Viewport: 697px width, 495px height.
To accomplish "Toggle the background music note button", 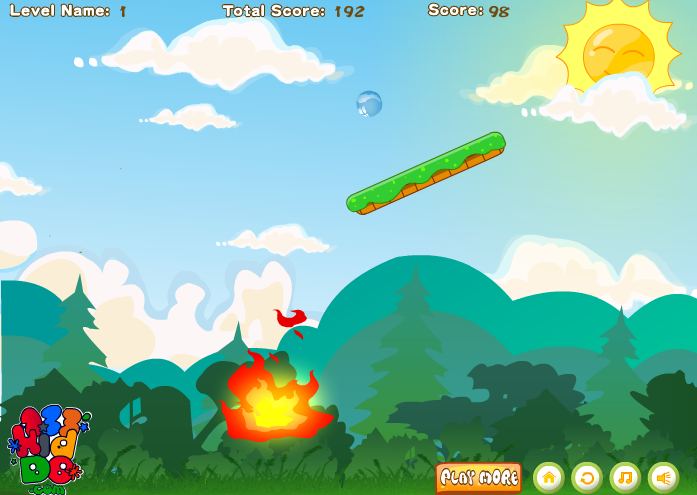I will (625, 477).
